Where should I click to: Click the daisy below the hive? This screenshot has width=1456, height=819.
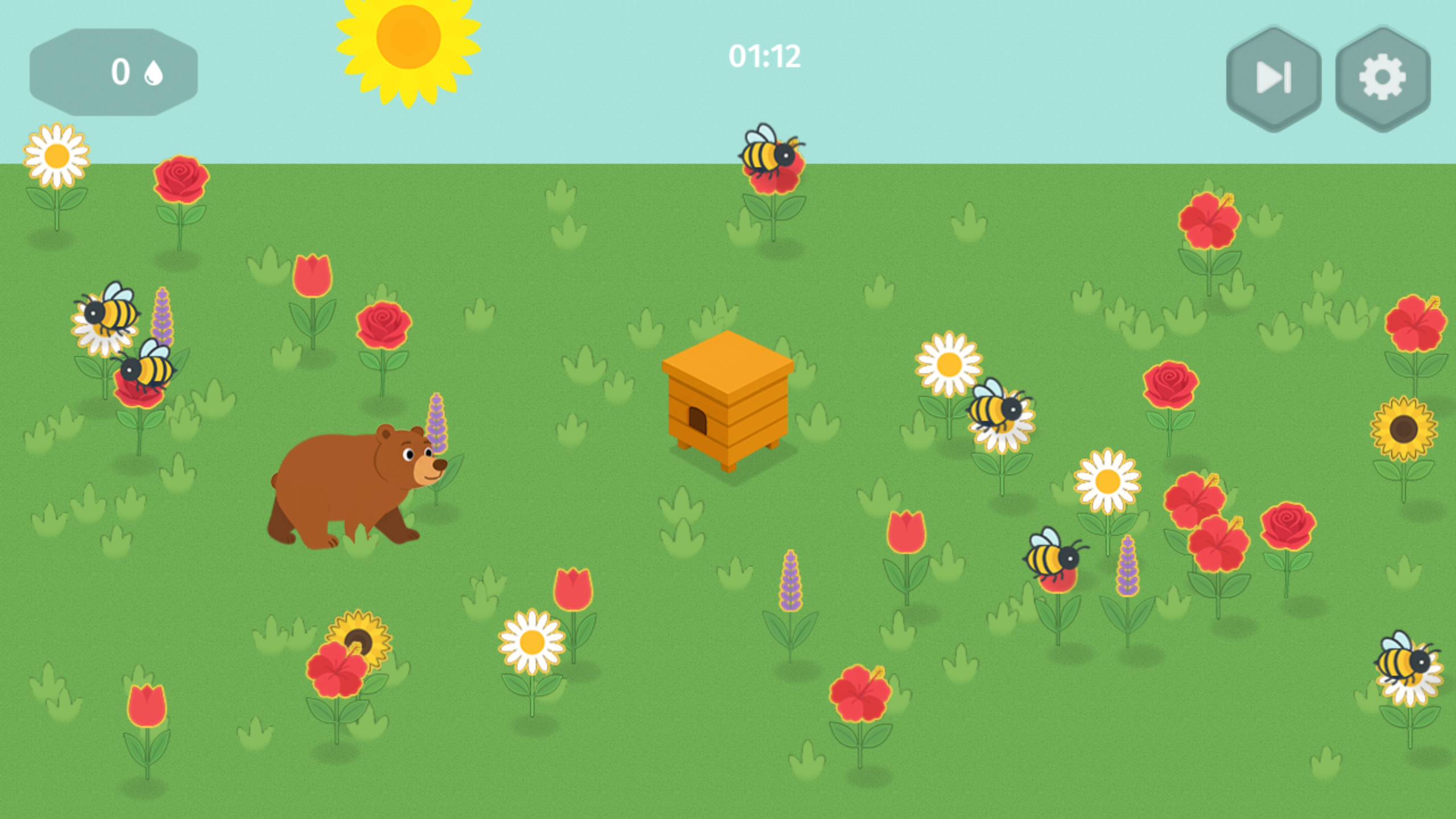[x=532, y=643]
